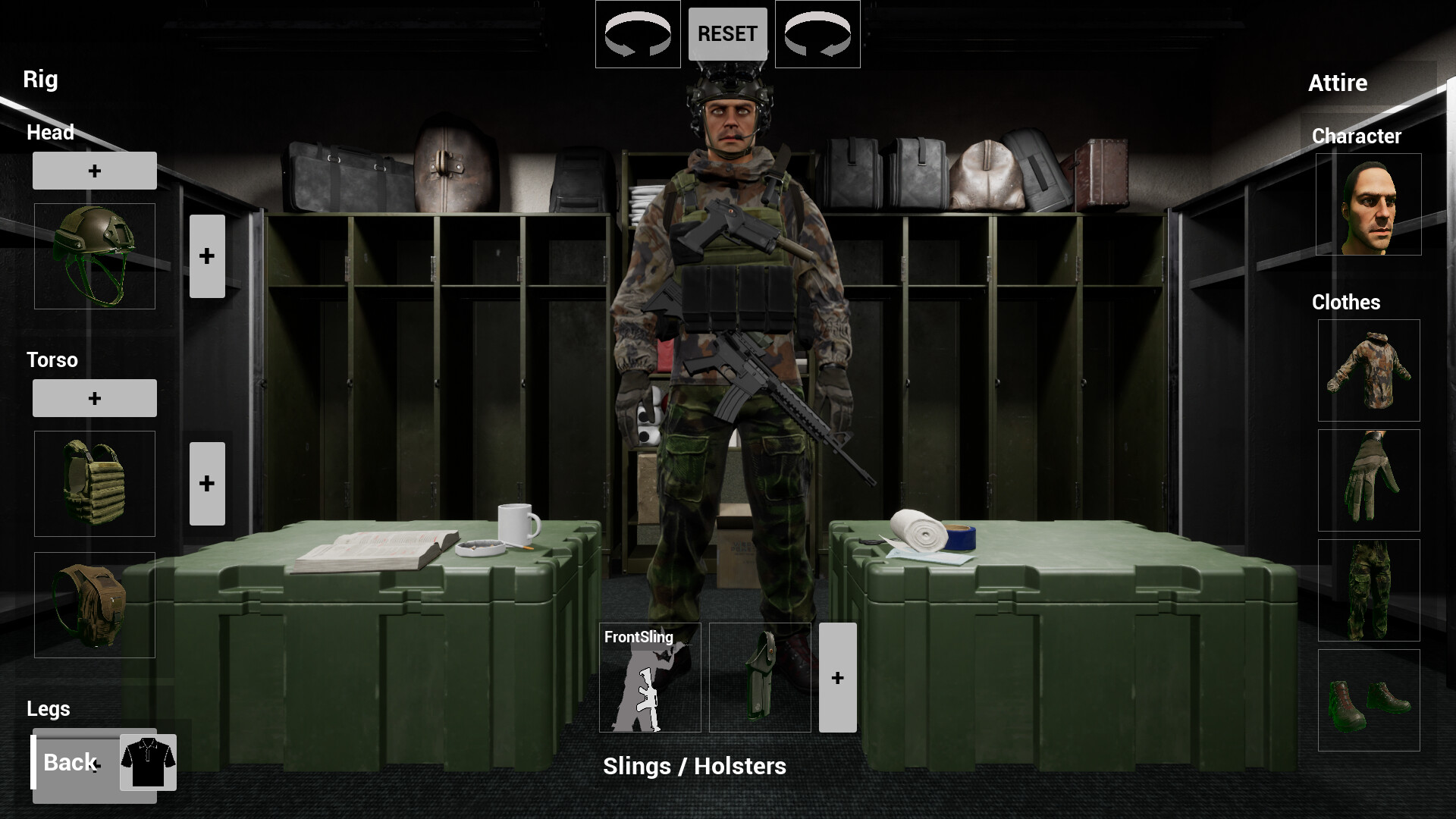Viewport: 1456px width, 819px height.
Task: Select the plate carrier vest under Torso
Action: [94, 483]
